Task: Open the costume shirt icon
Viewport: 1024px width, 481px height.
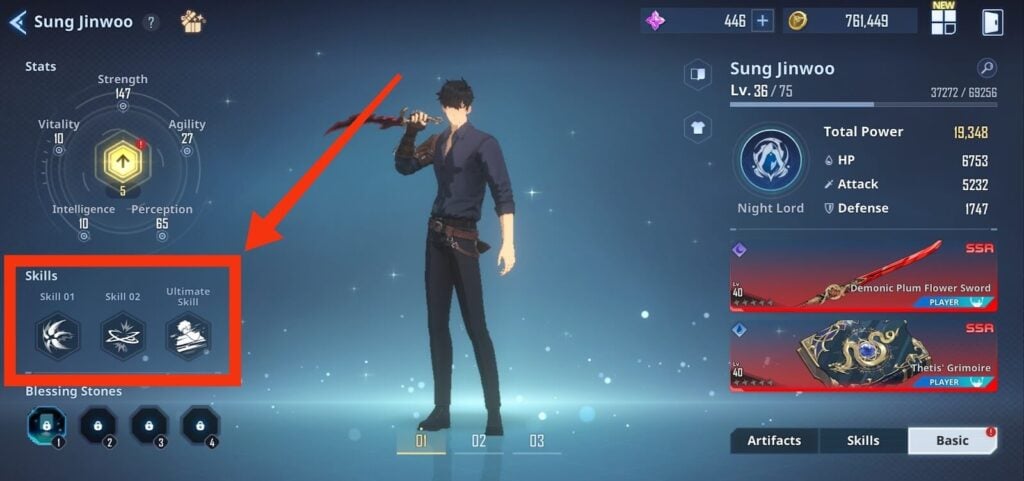Action: (698, 126)
